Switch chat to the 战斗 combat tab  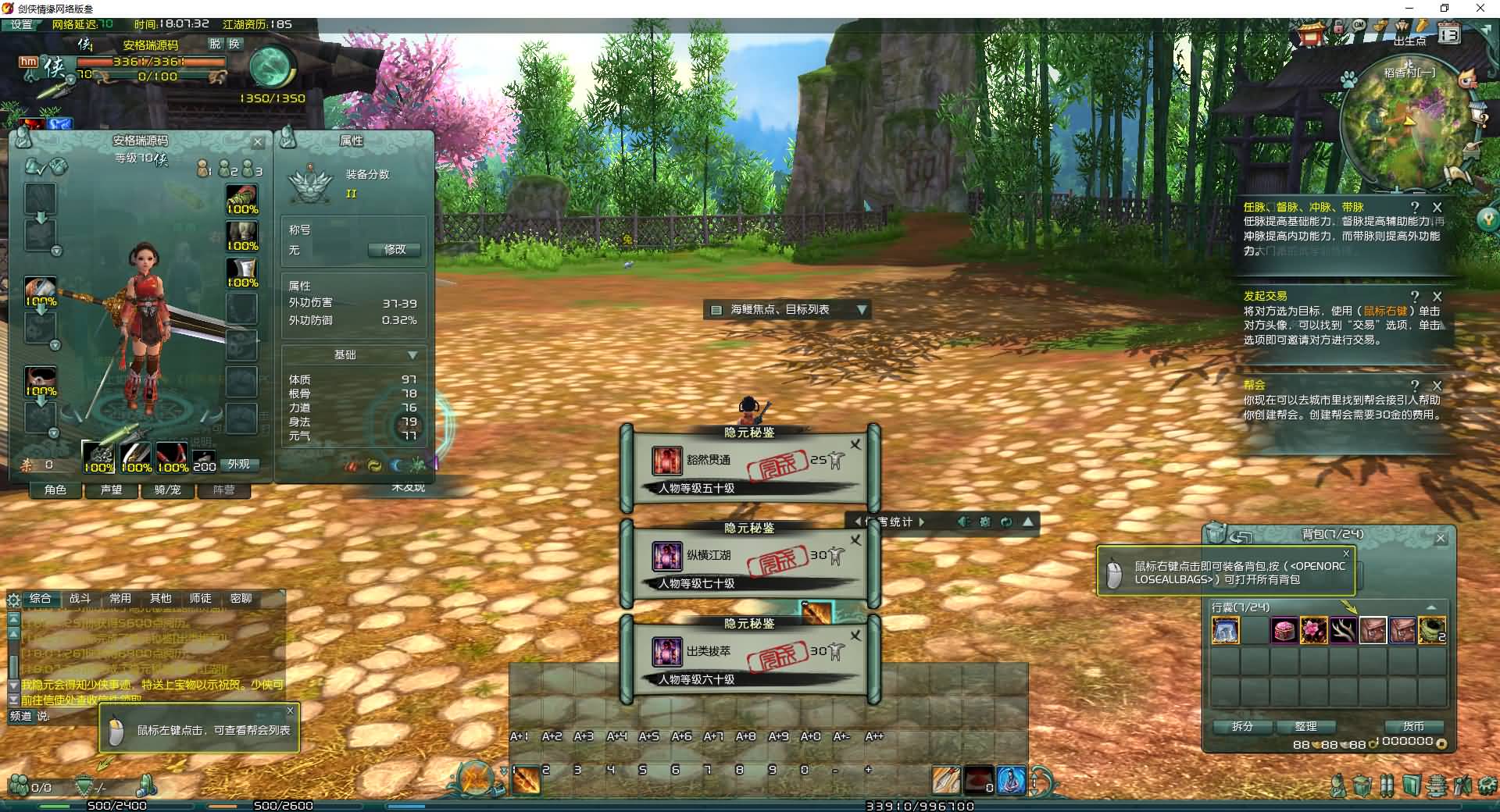80,599
